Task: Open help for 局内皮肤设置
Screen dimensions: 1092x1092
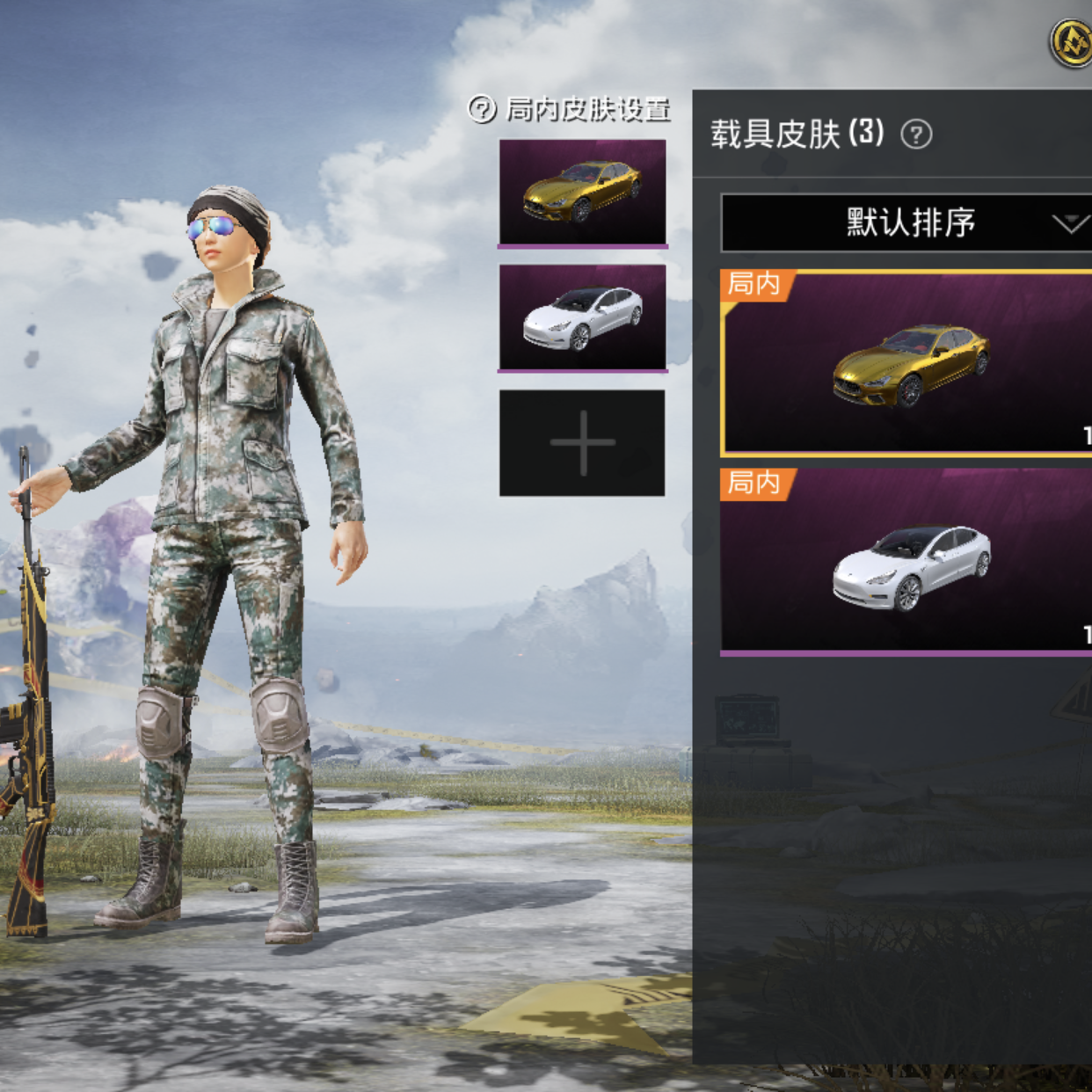Action: (x=482, y=109)
